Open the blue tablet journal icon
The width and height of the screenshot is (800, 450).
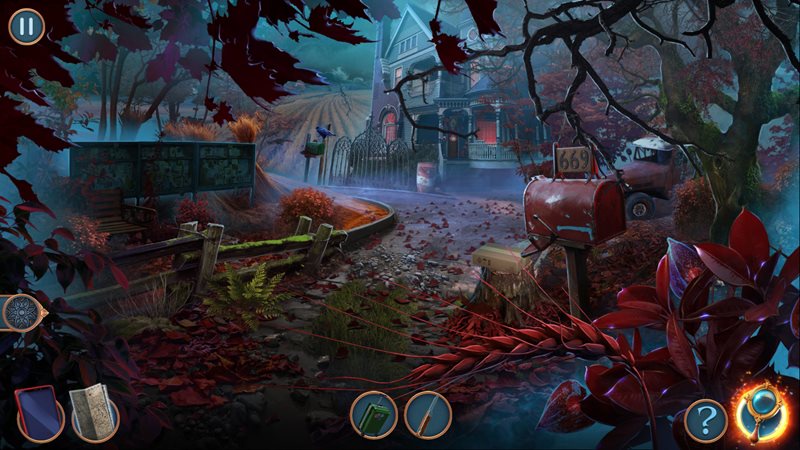[41, 413]
